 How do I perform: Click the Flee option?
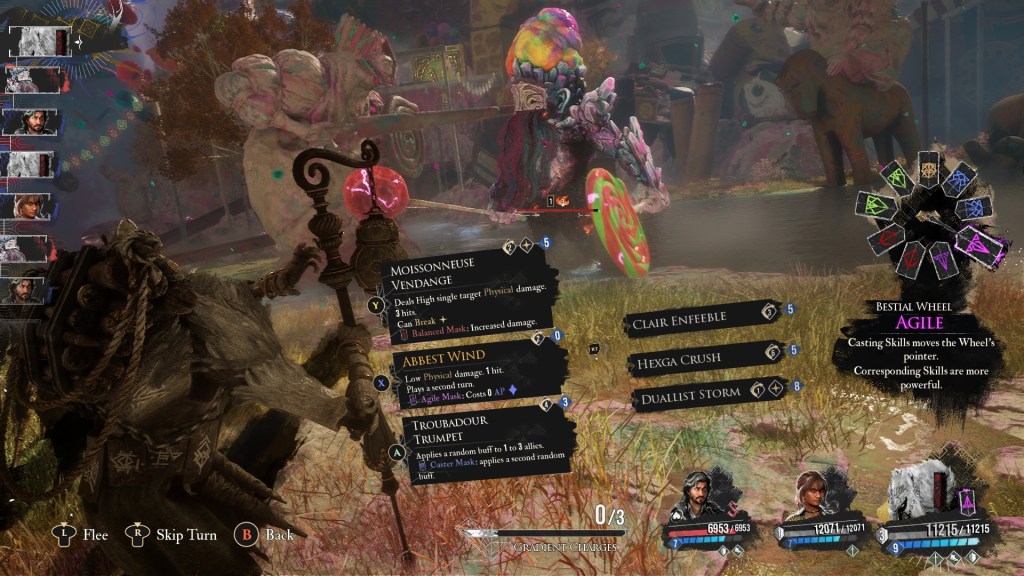[82, 535]
